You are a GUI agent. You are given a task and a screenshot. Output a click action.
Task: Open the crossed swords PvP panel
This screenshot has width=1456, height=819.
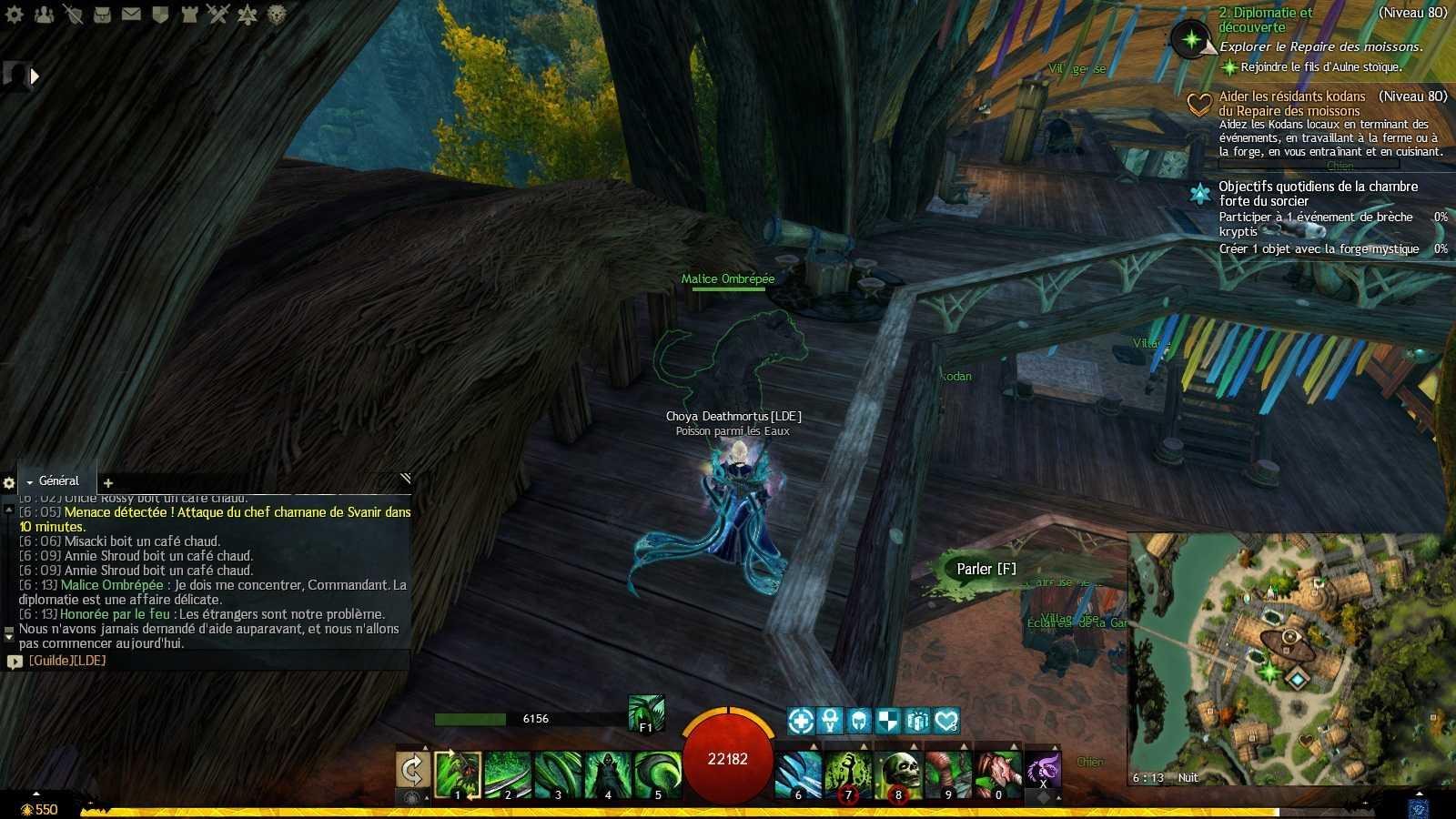(x=217, y=15)
